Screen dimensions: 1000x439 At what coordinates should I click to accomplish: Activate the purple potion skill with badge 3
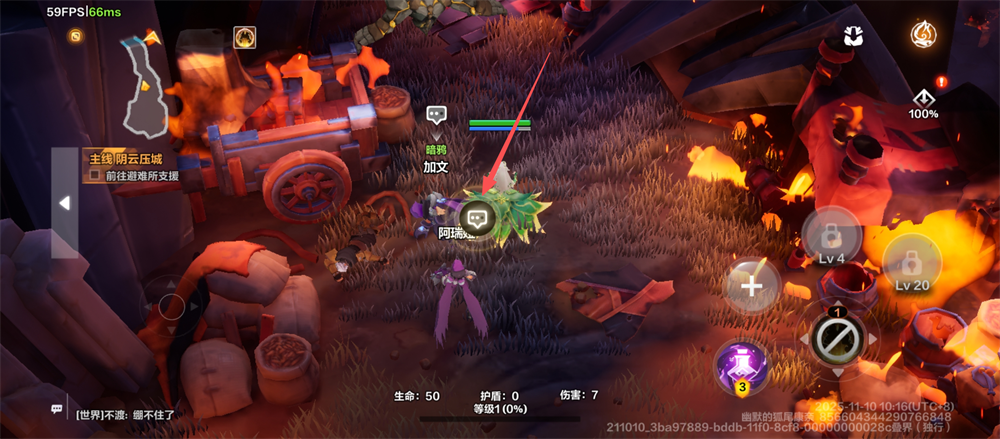point(740,367)
